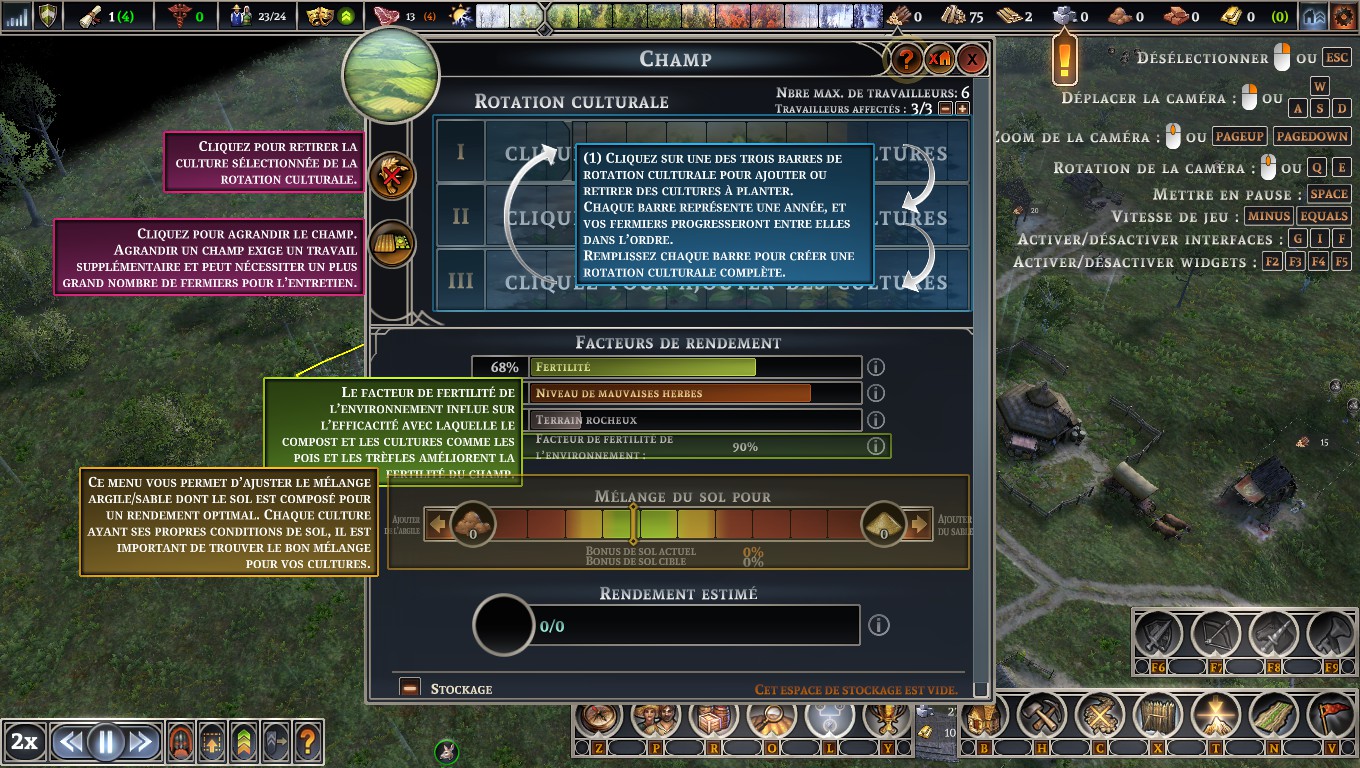Select crop rotation bar III

700,281
